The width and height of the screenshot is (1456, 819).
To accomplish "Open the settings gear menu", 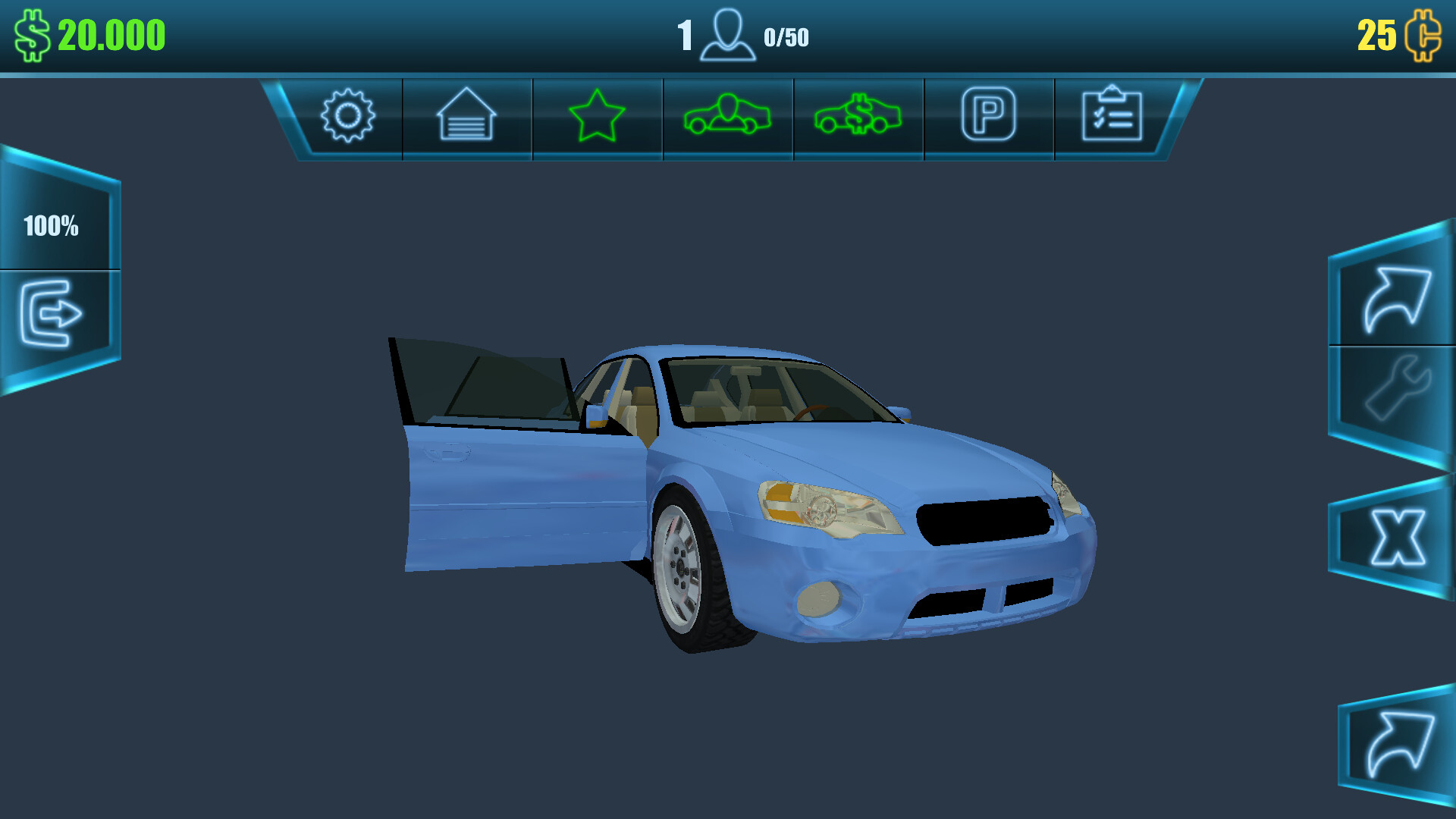I will (x=348, y=115).
